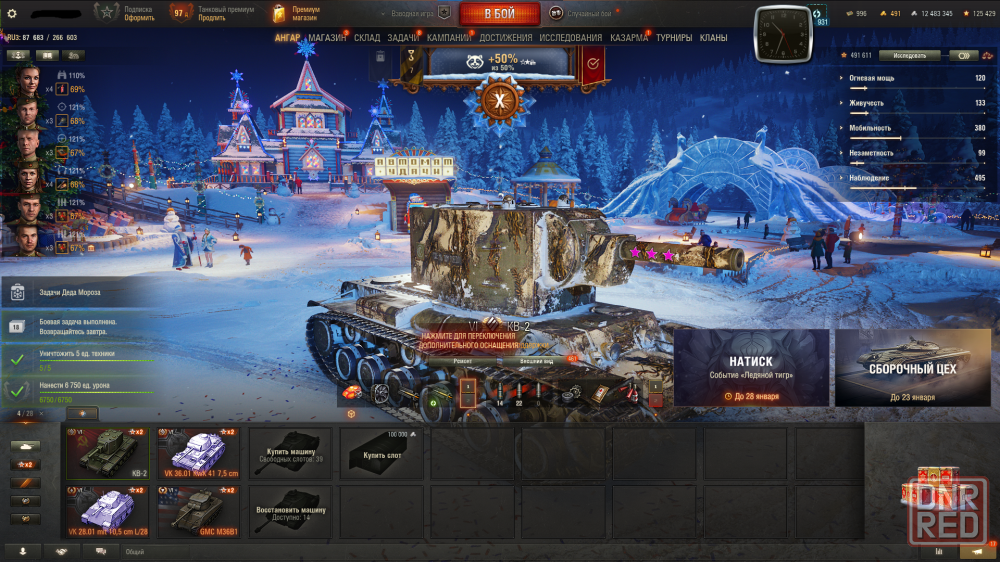Start battle with the red В БОЙ button
Screen dimensions: 1000x562
(x=499, y=14)
